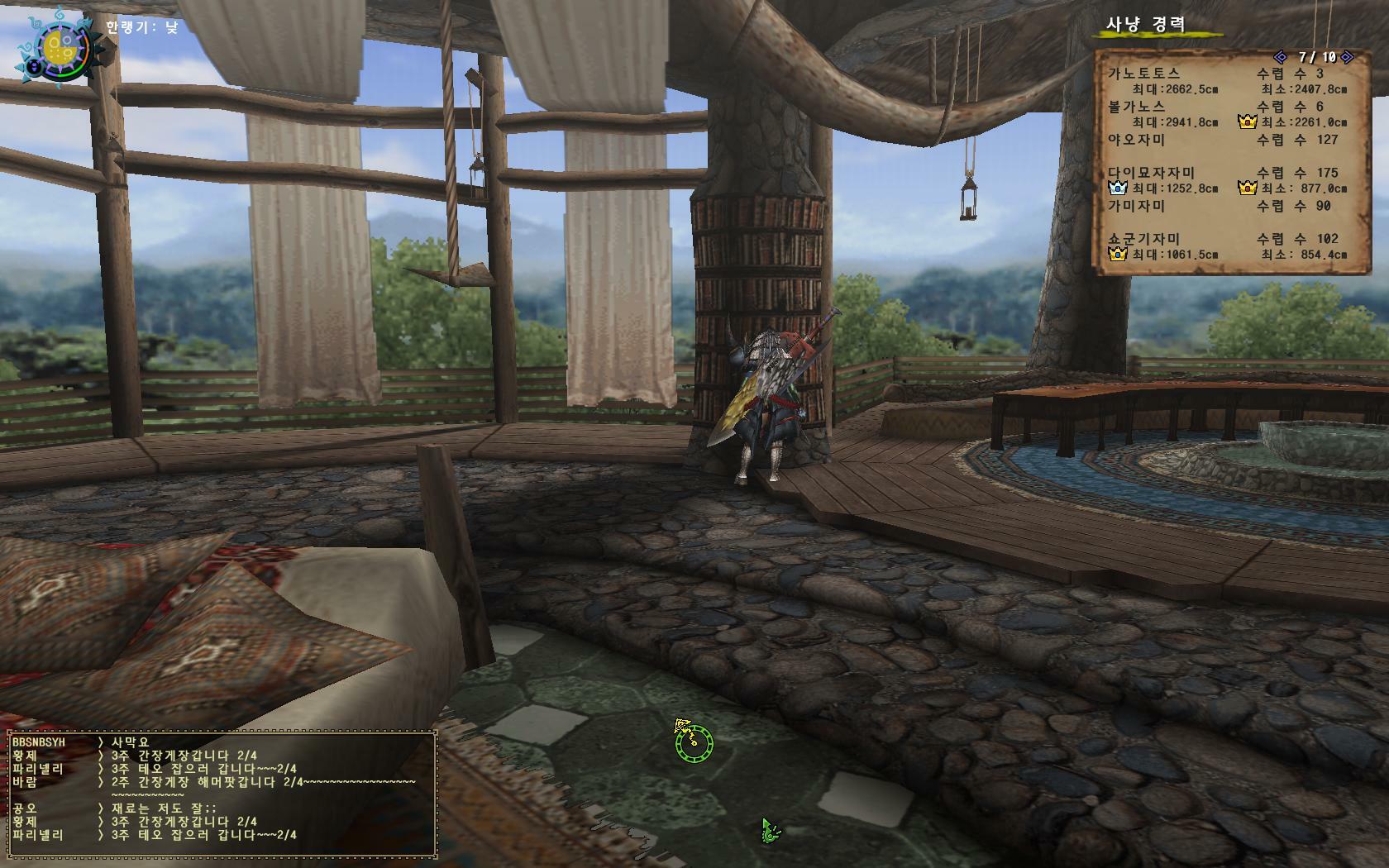Click player name 바람 in chat
This screenshot has height=868, width=1389.
click(25, 782)
